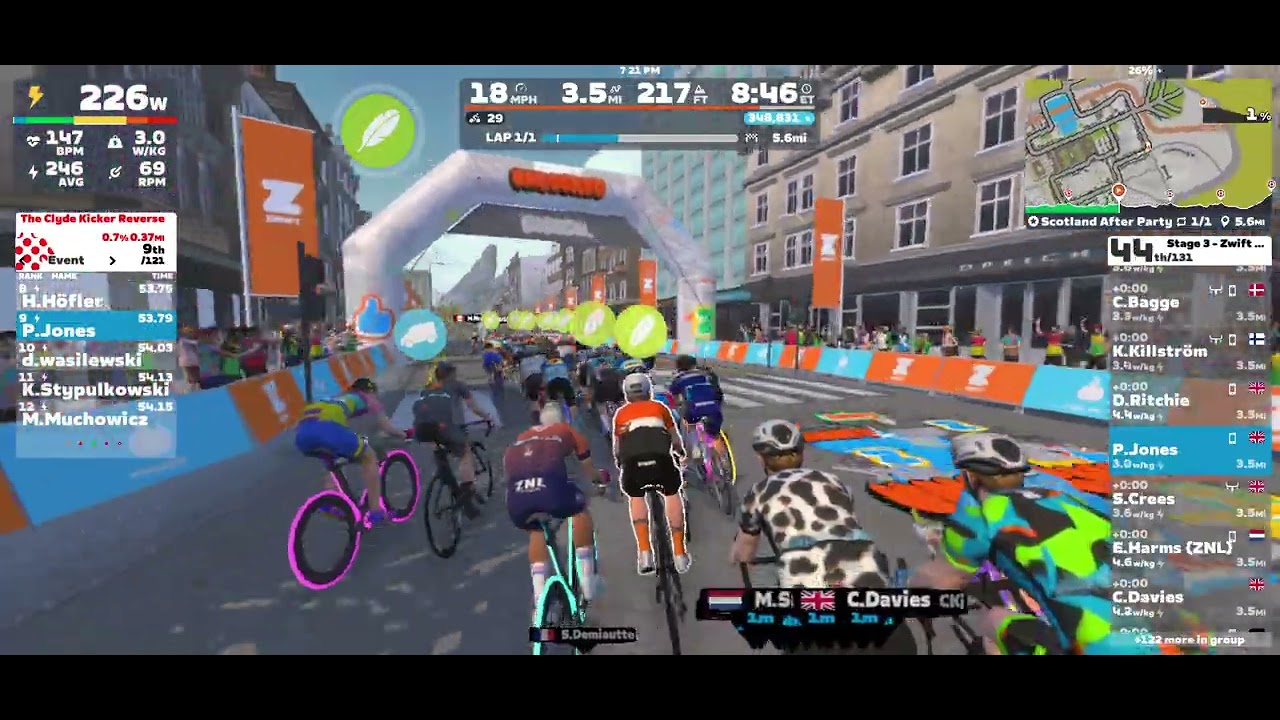Show the +122 more in group riders

[x=1189, y=640]
